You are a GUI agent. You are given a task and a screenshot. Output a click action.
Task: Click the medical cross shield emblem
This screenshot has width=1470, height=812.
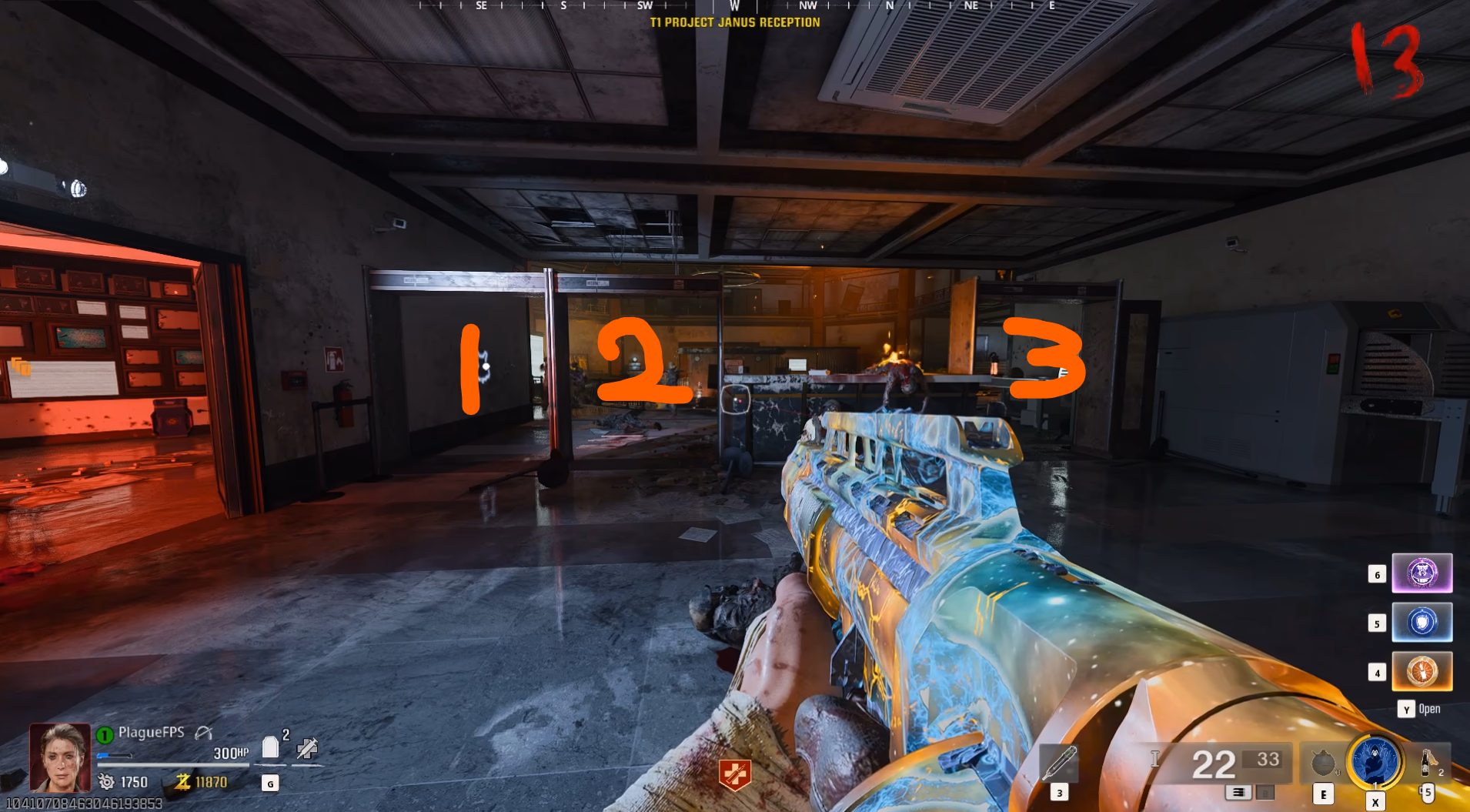coord(734,774)
